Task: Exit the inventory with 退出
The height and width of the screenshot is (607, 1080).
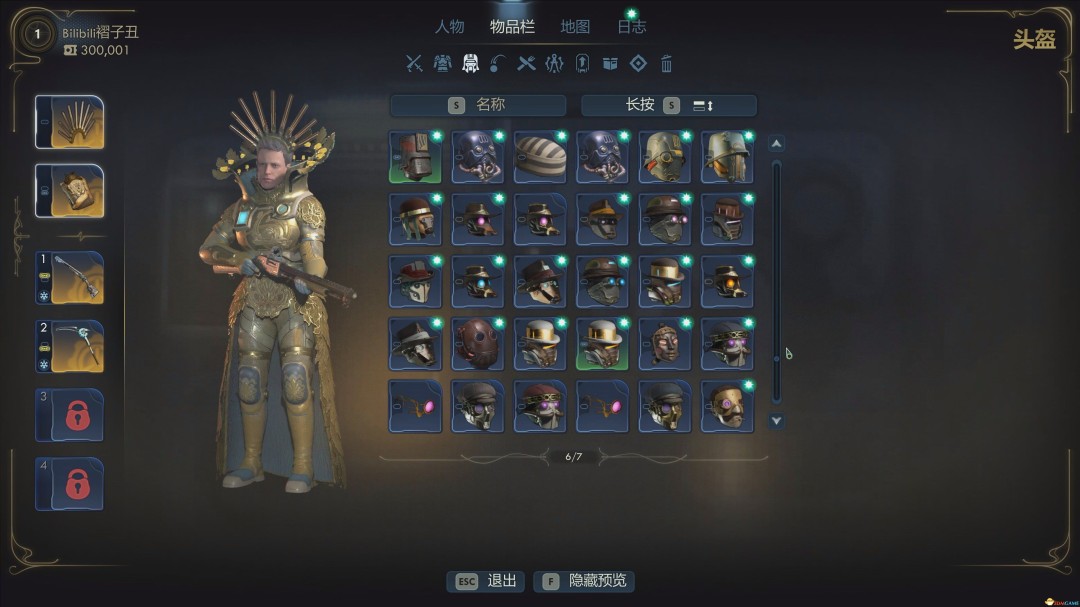Action: [489, 581]
